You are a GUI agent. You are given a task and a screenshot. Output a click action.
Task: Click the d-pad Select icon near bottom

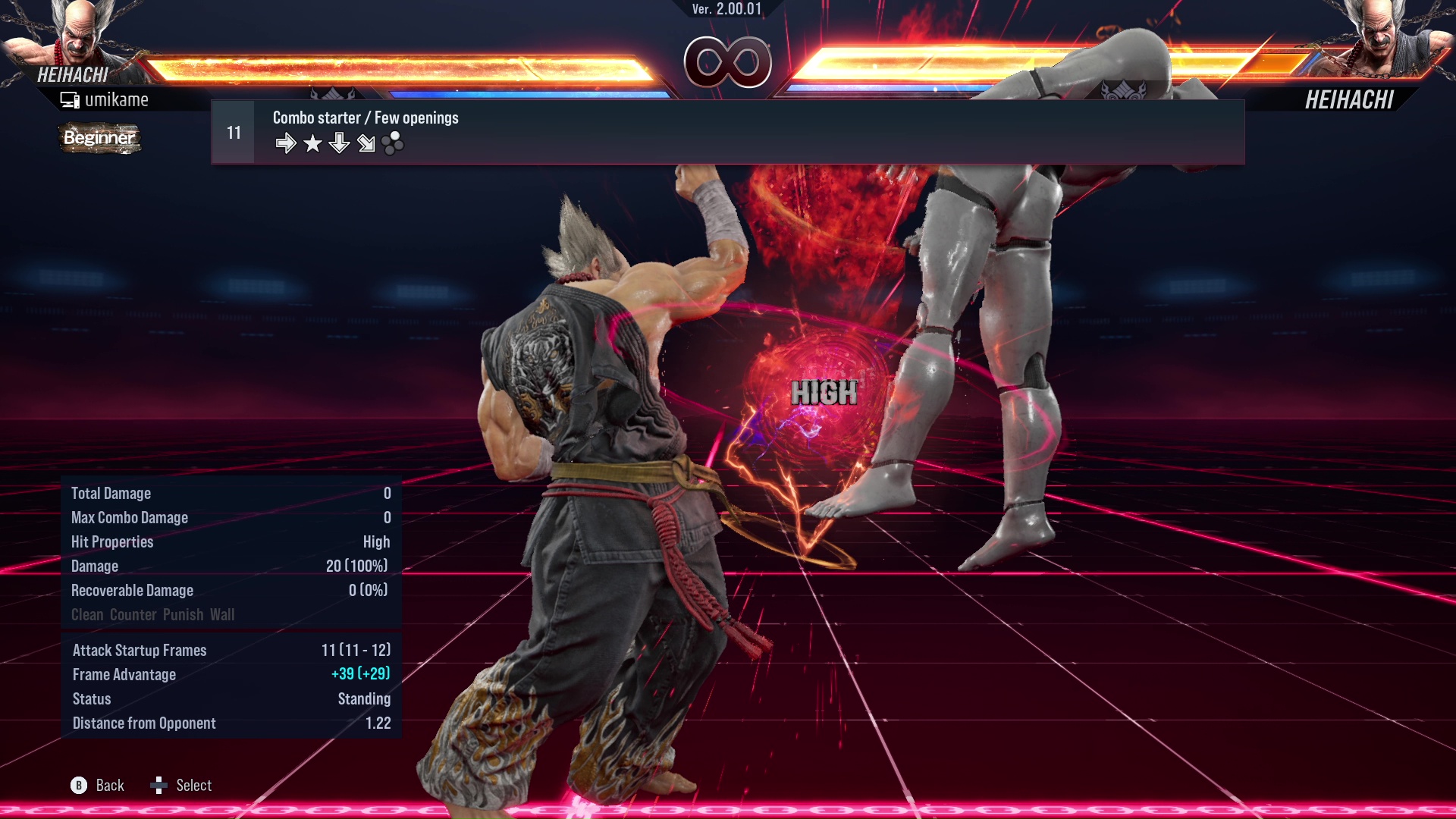pyautogui.click(x=159, y=786)
